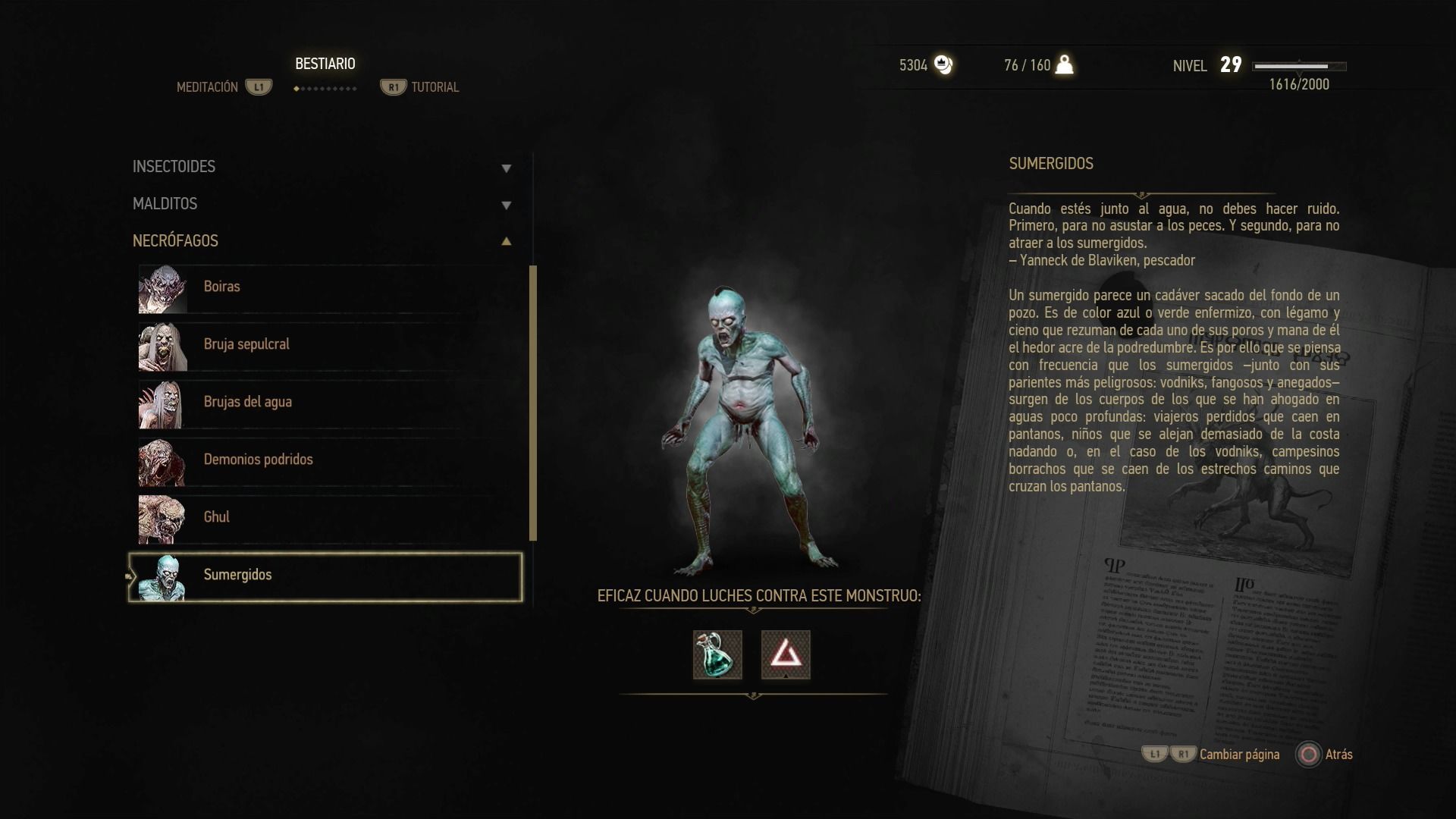Choose the Brujas del agua entry
Screen dimensions: 1456x819
click(326, 403)
